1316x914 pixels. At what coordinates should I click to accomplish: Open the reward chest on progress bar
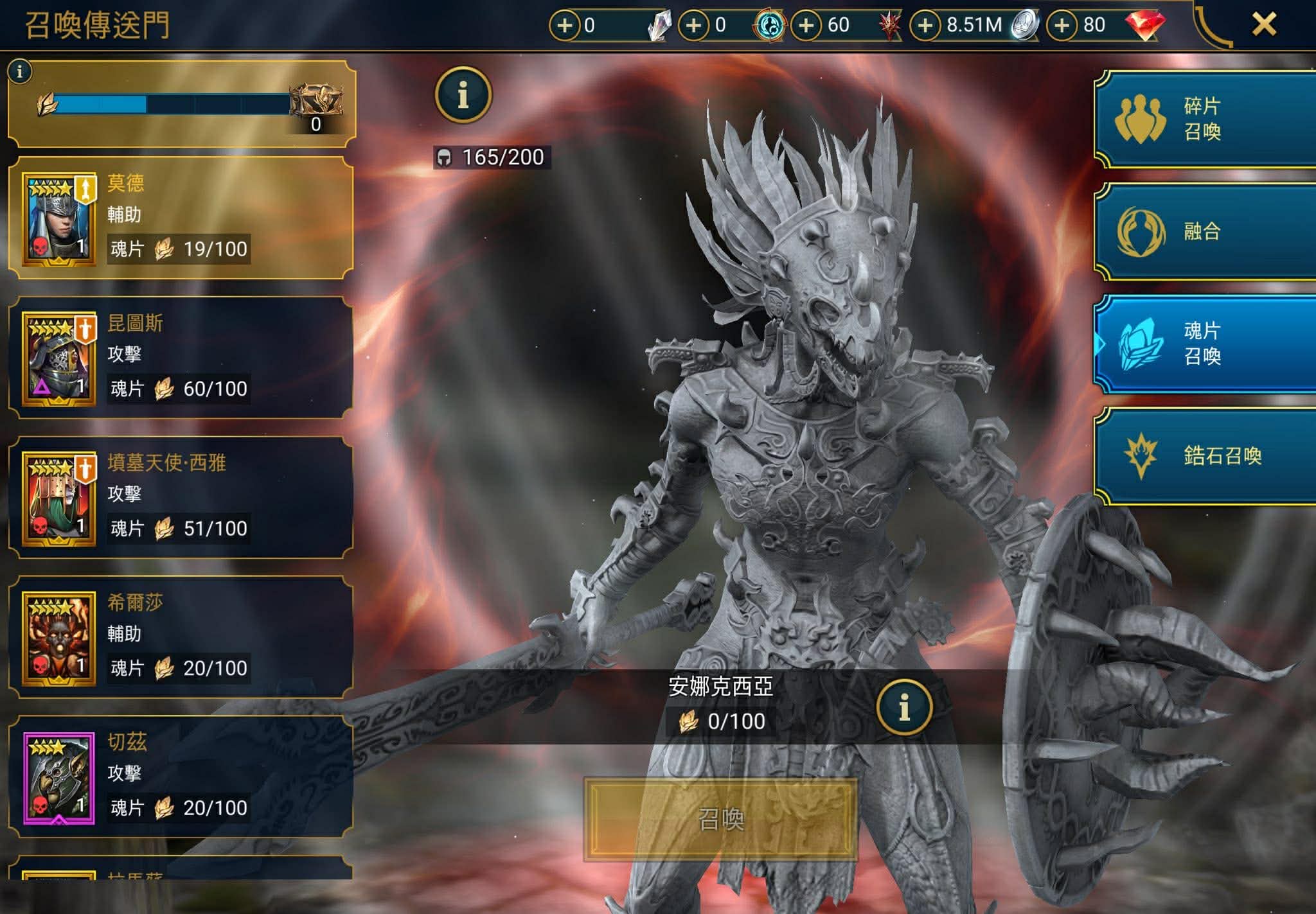pos(316,103)
